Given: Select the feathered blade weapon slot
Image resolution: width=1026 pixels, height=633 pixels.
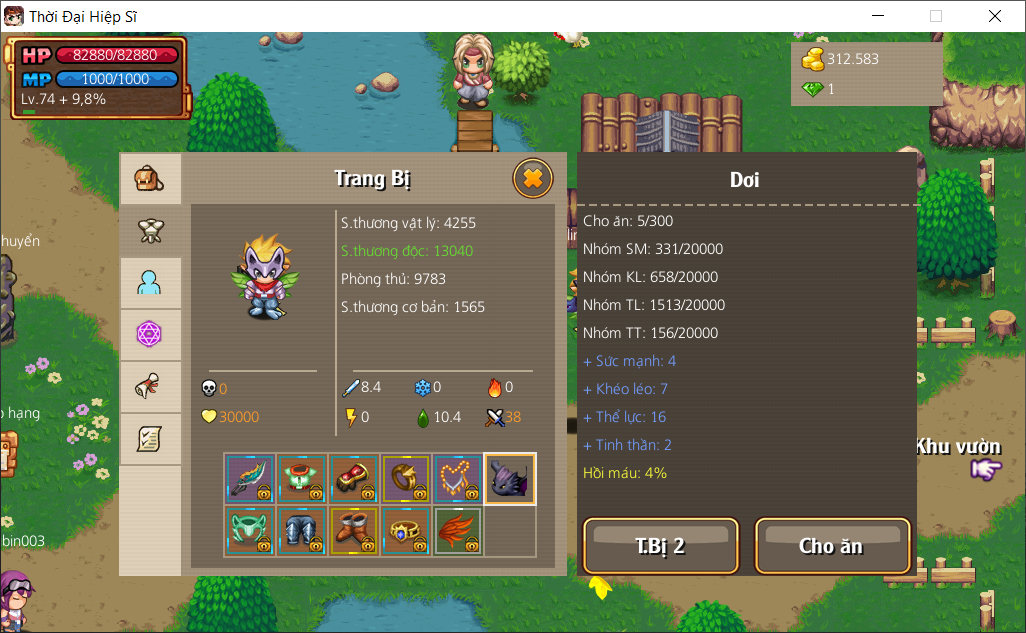Looking at the screenshot, I should click(x=250, y=479).
